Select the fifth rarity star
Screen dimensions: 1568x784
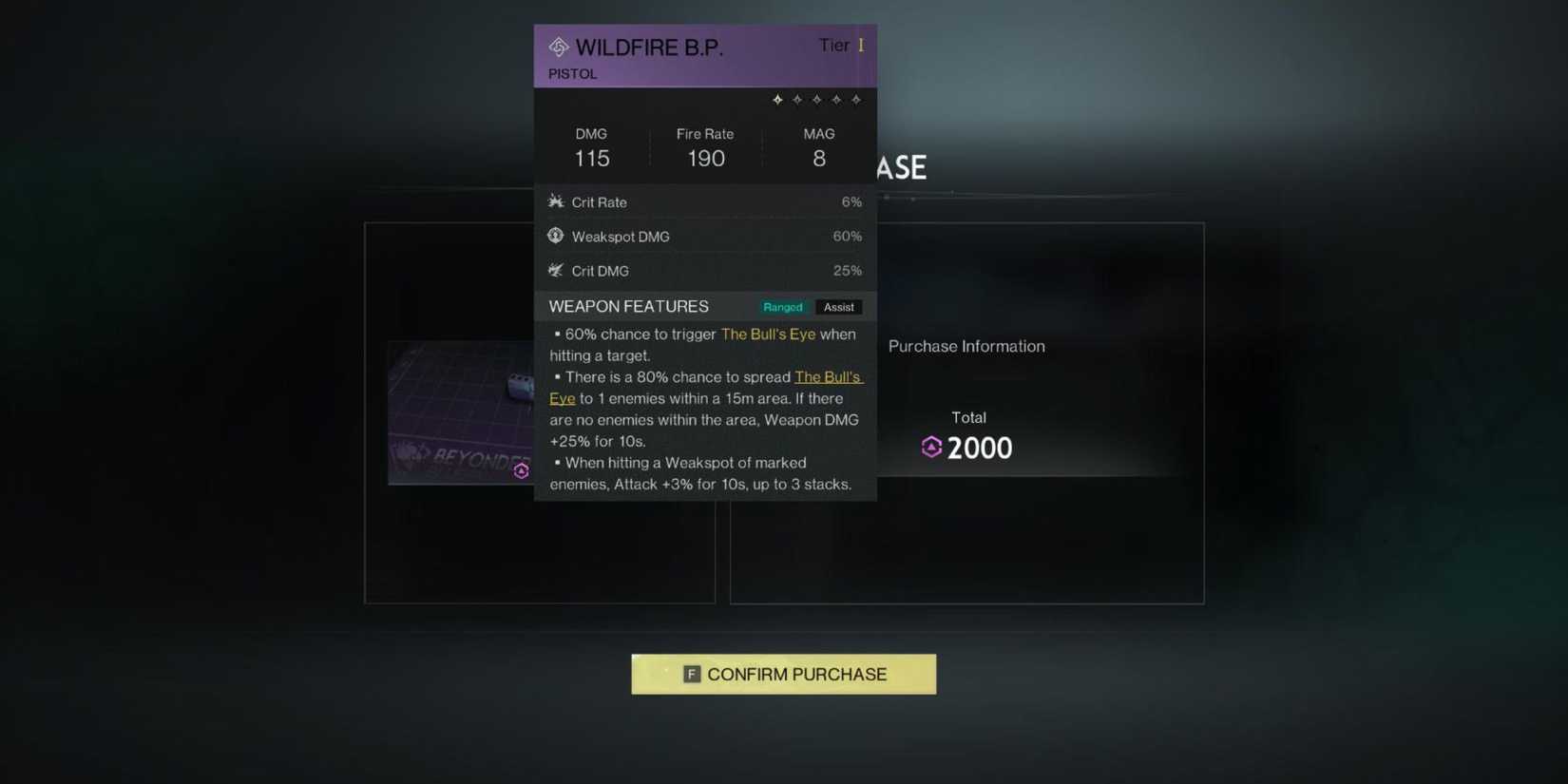pos(856,99)
